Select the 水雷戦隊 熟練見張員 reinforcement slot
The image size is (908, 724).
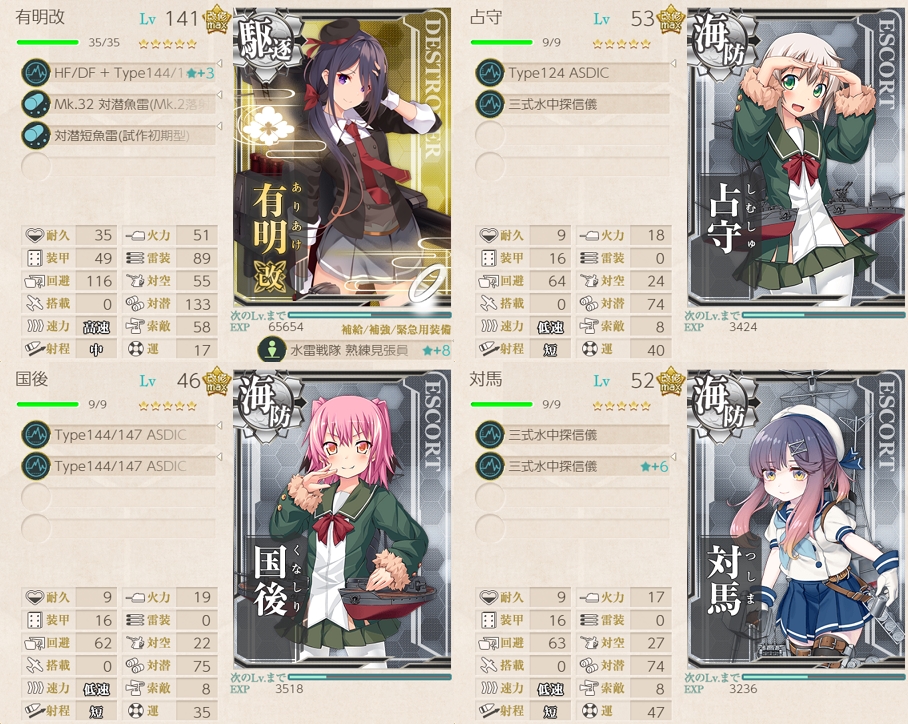pos(348,349)
